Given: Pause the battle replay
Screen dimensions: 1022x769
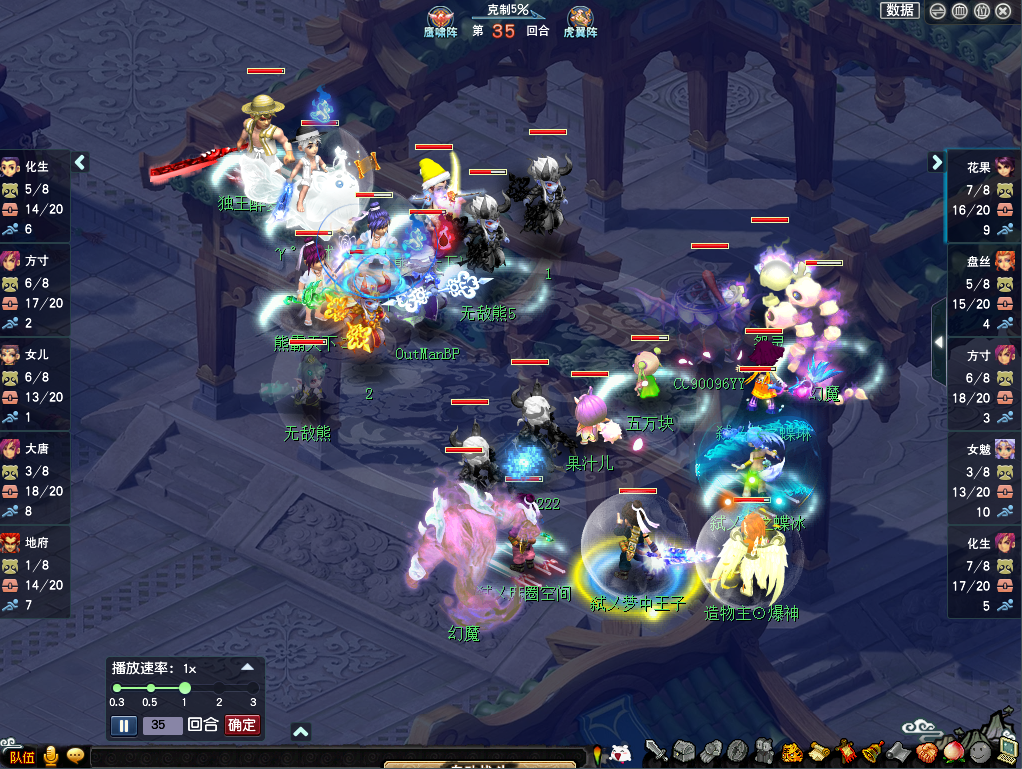Looking at the screenshot, I should [123, 725].
